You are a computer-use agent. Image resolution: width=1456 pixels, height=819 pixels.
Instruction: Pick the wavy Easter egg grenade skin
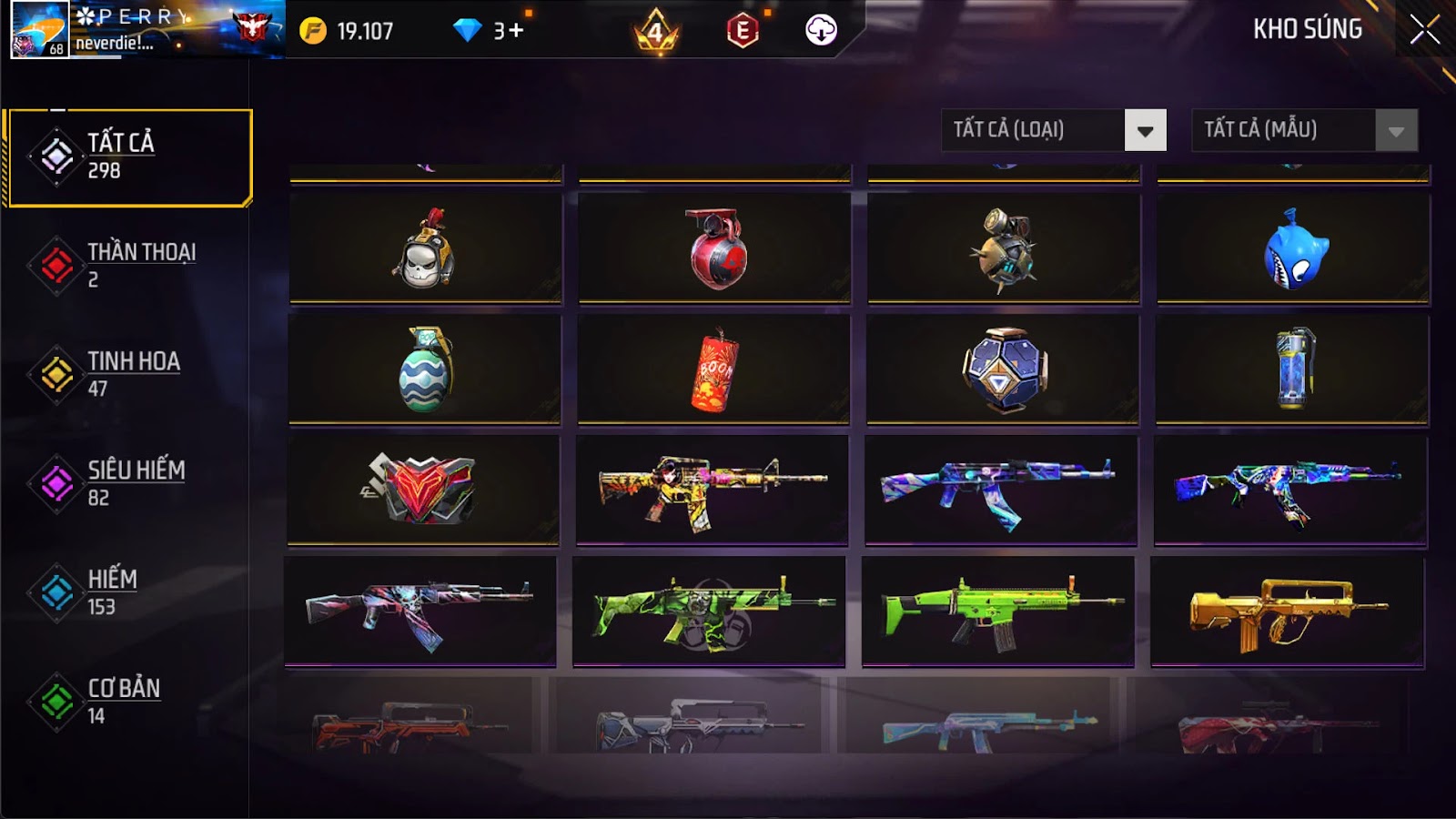pos(425,370)
